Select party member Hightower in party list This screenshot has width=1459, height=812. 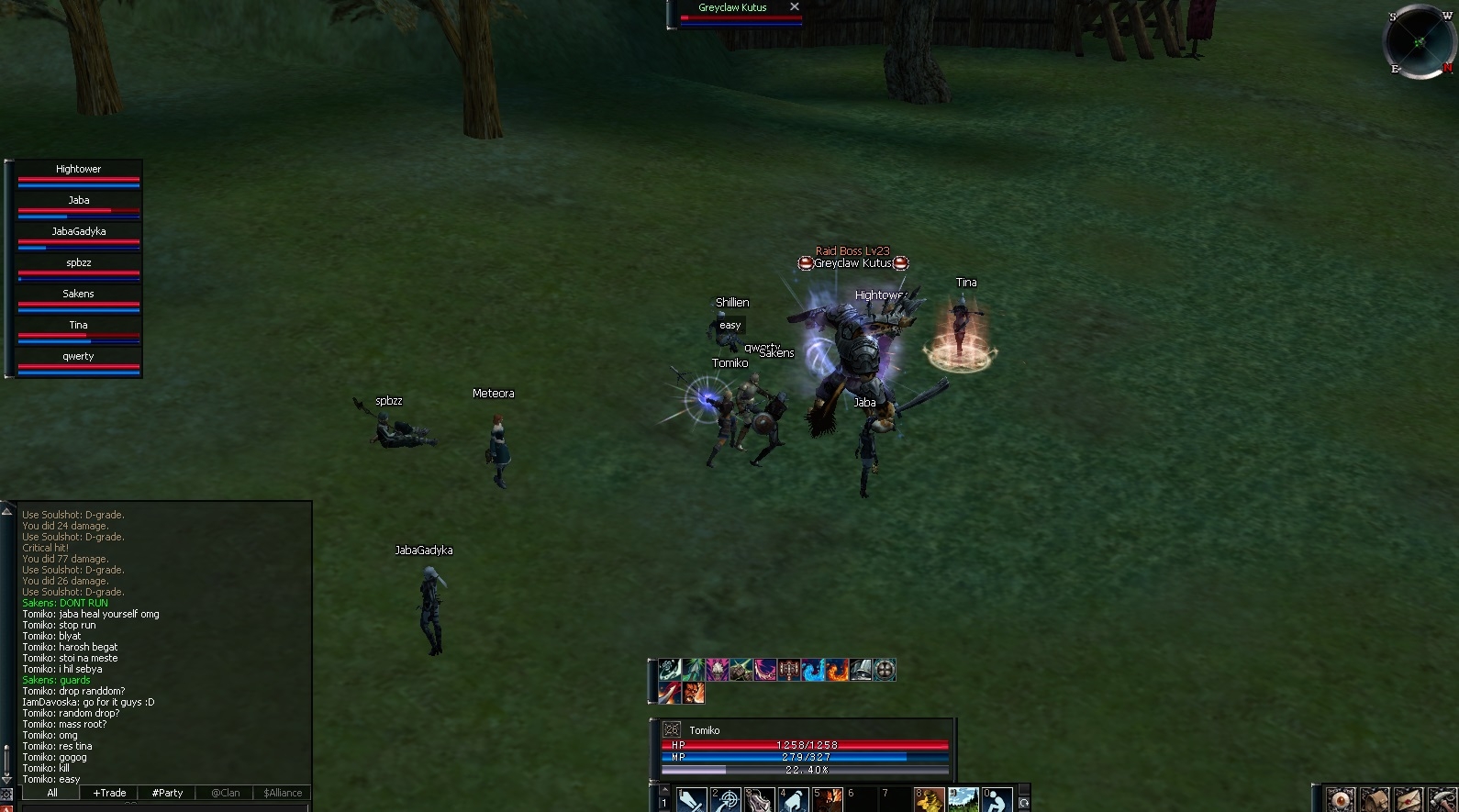78,170
